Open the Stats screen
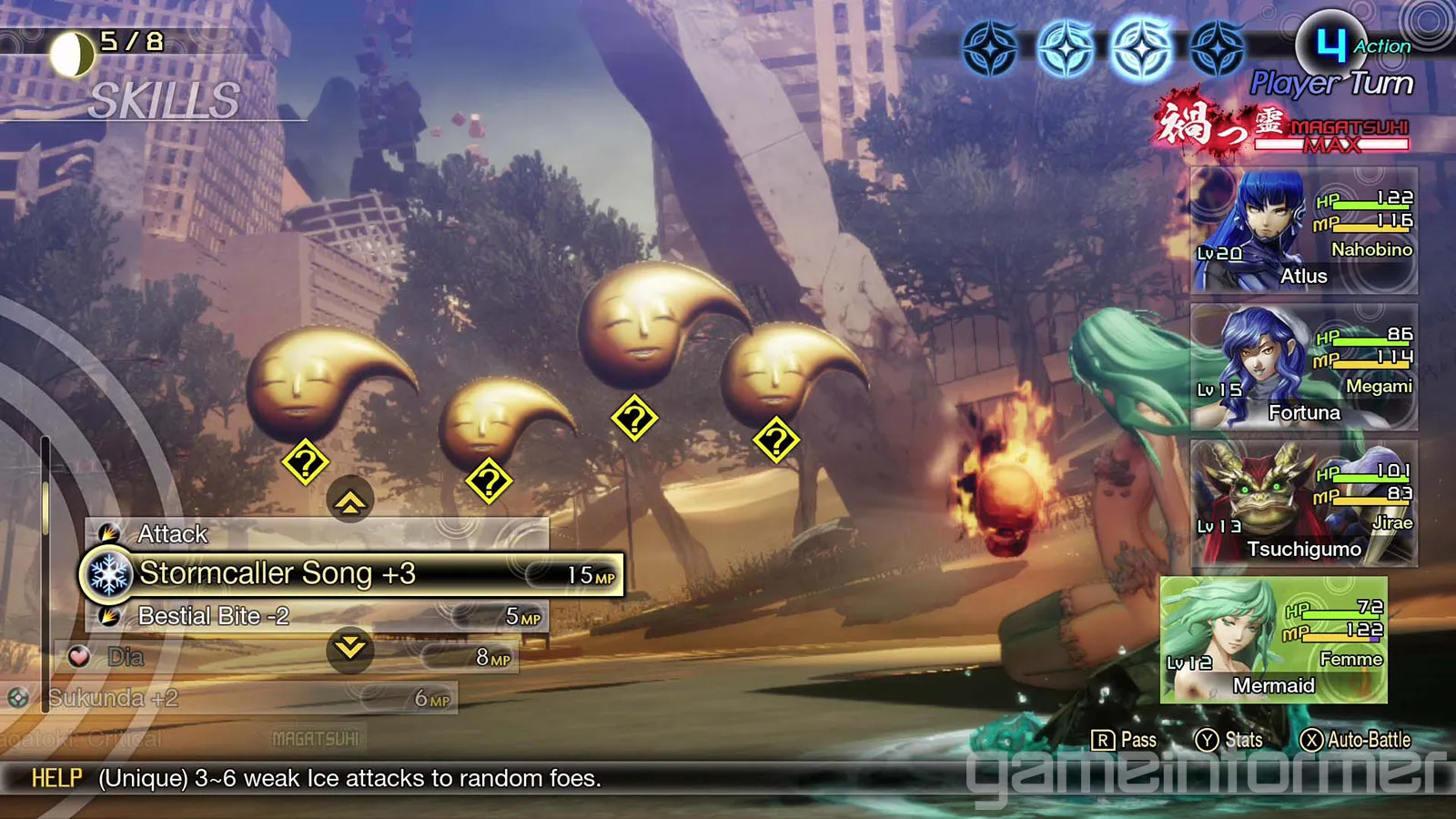1456x819 pixels. [x=1229, y=740]
